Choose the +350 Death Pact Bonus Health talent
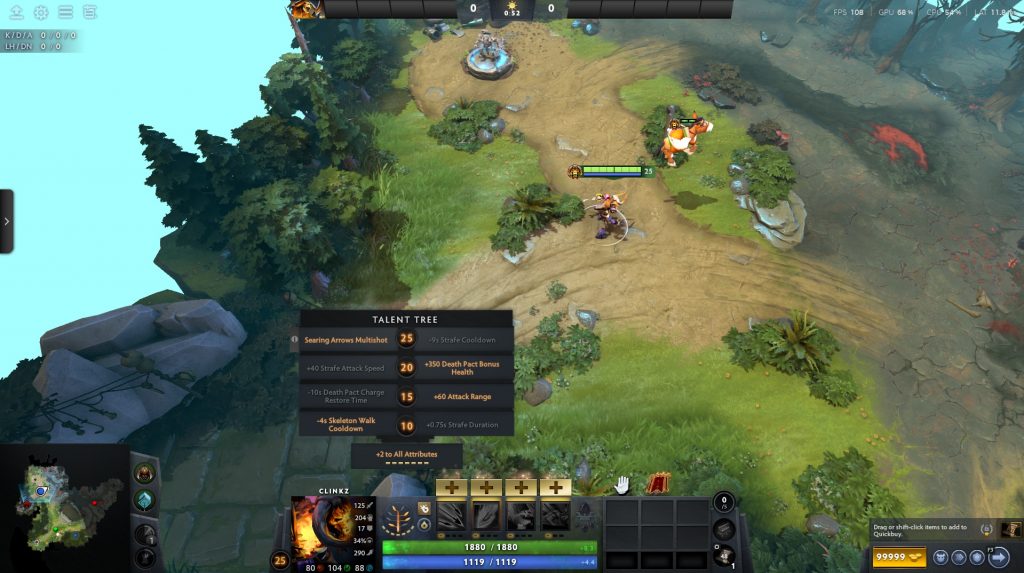Screen dimensions: 1024x573 (464, 368)
